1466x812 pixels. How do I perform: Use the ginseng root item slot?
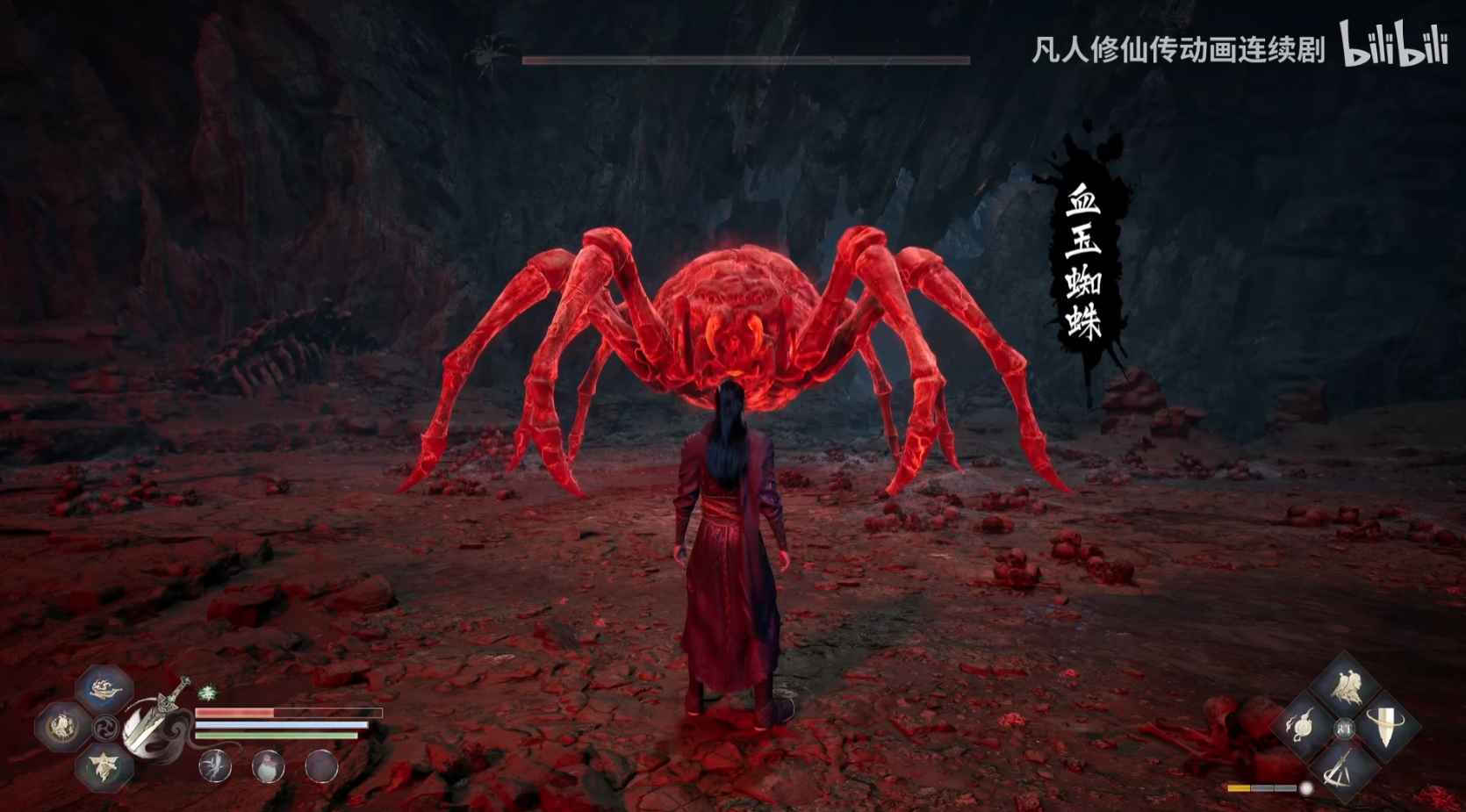pos(215,765)
